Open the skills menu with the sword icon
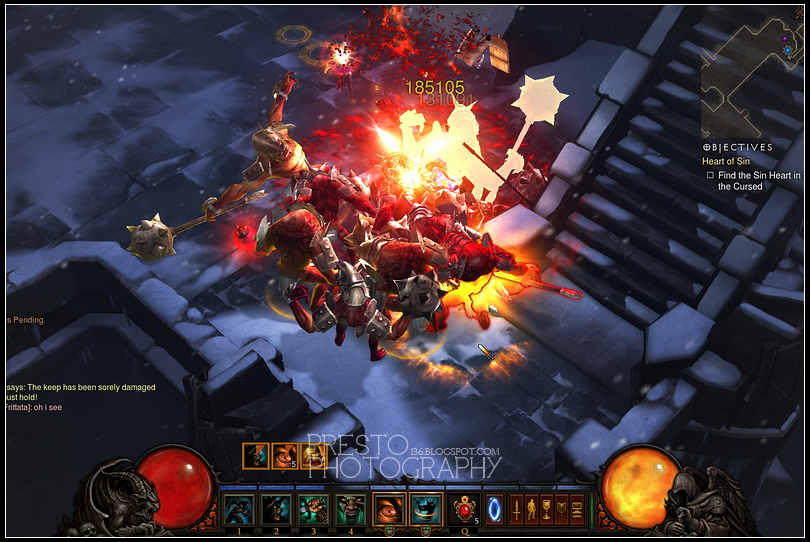This screenshot has height=542, width=810. point(517,509)
